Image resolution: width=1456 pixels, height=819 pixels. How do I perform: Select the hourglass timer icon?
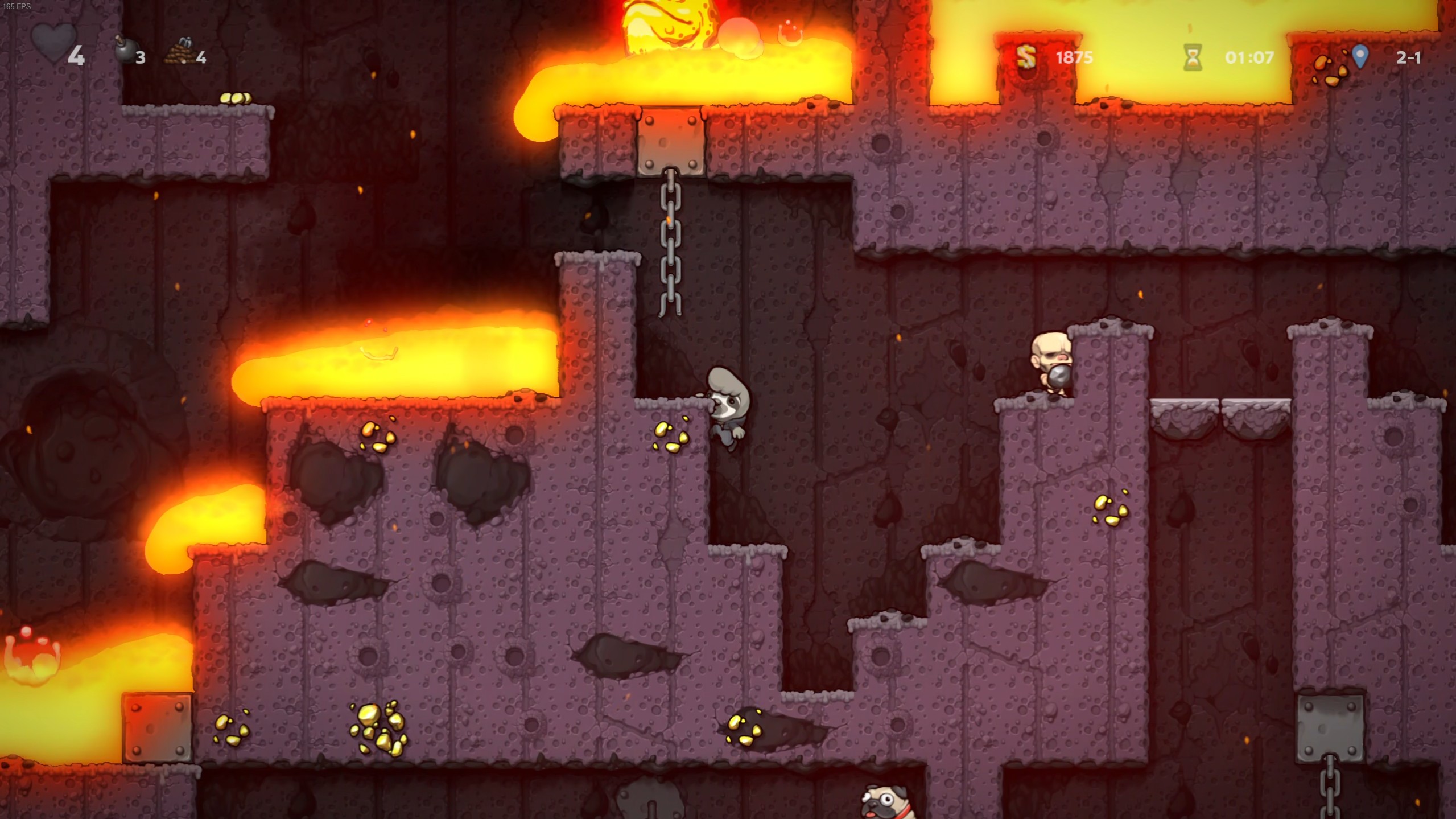[1192, 57]
